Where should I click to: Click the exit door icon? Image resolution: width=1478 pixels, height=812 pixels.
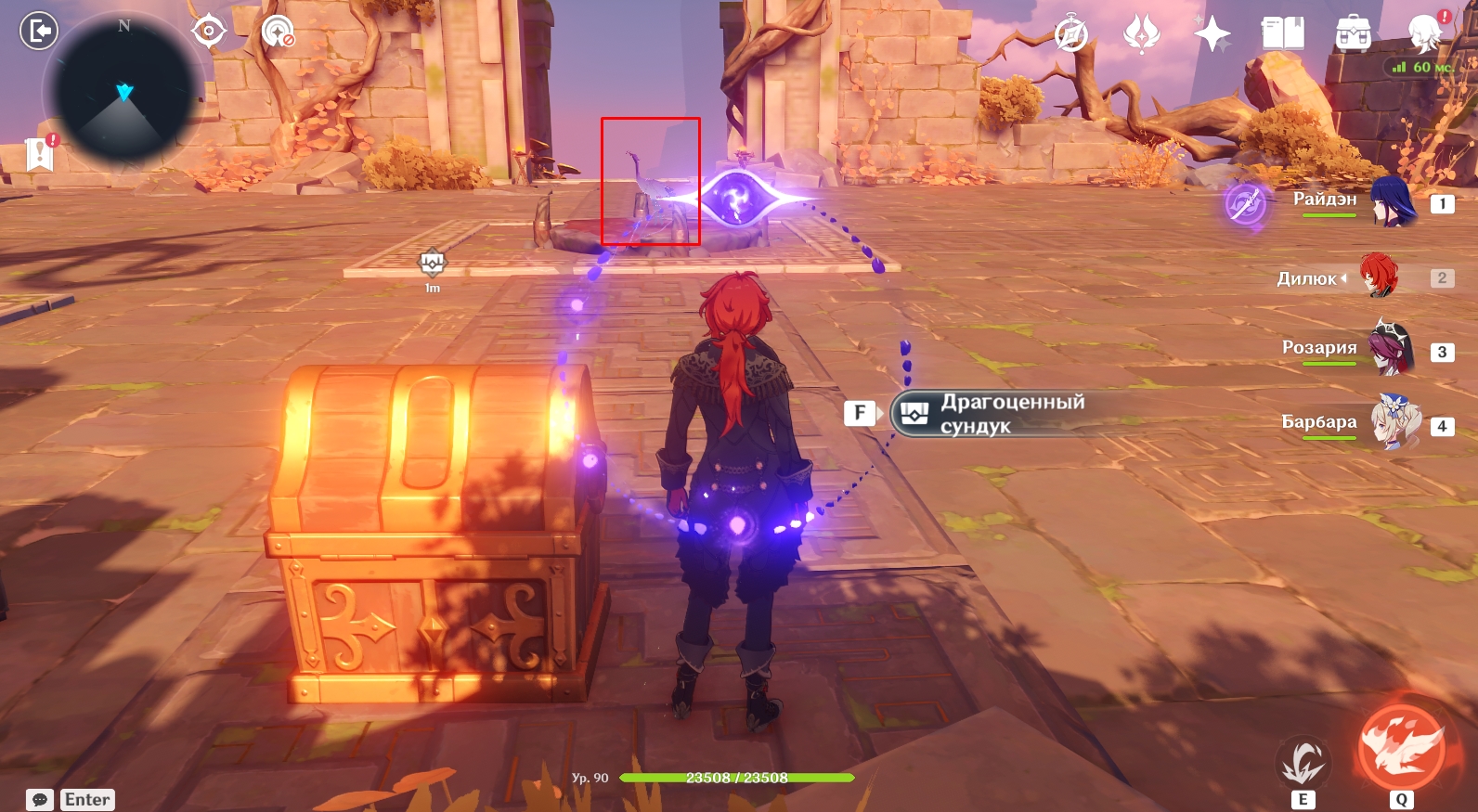[x=39, y=31]
